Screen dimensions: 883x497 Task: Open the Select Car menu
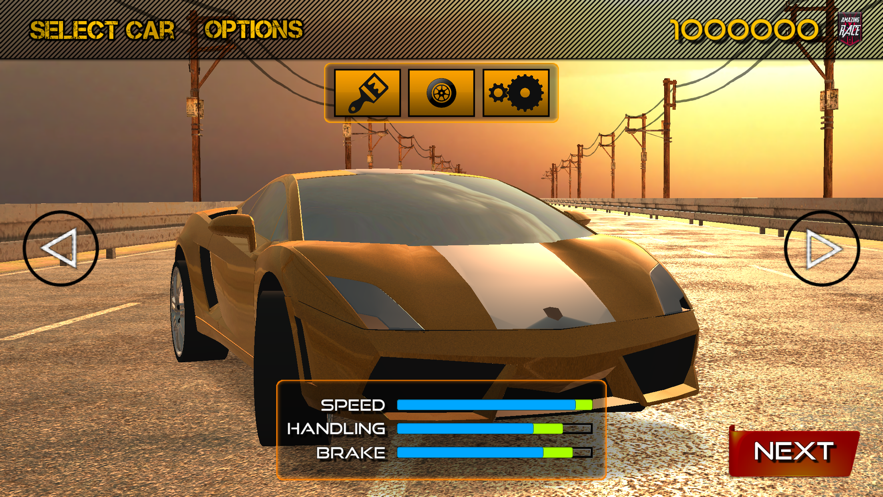(102, 30)
